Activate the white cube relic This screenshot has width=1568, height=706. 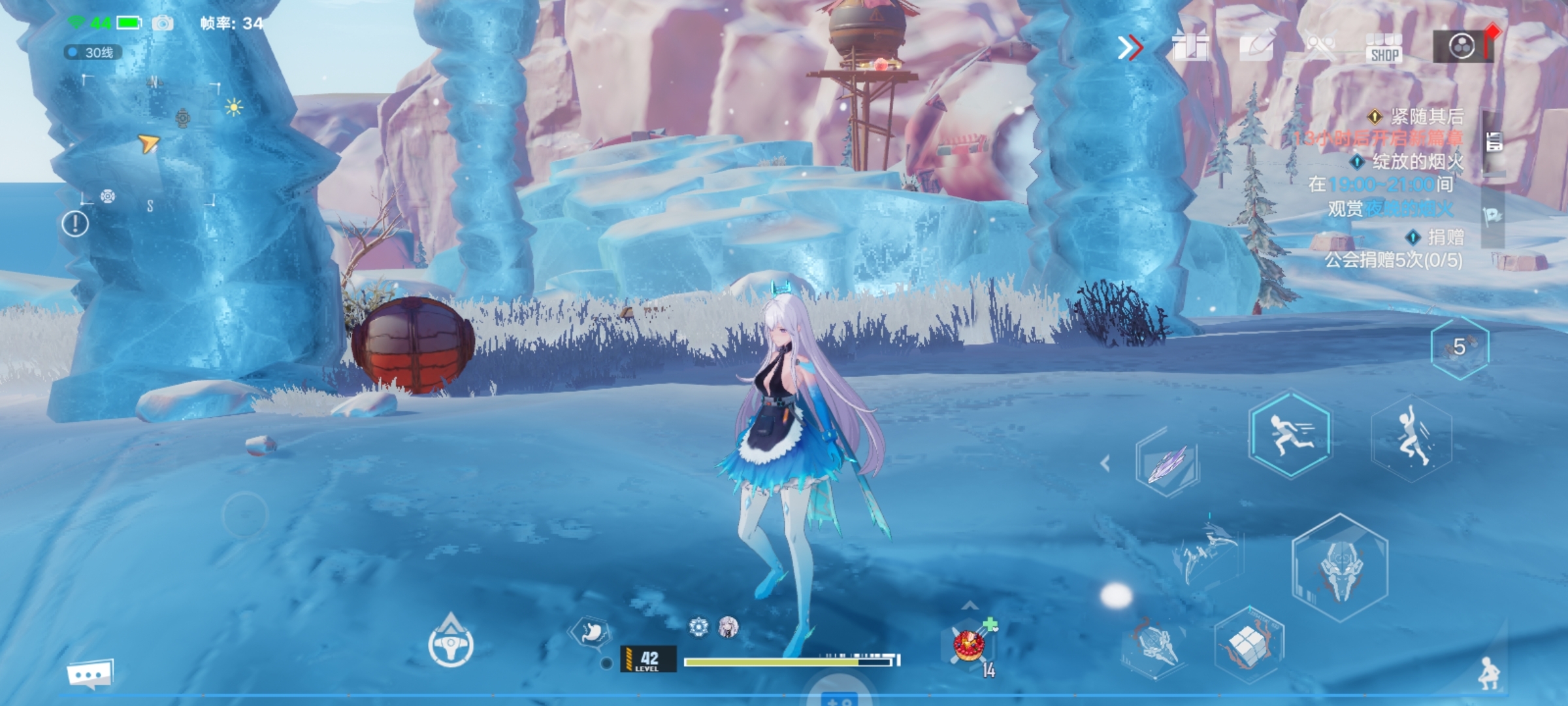click(x=1249, y=645)
